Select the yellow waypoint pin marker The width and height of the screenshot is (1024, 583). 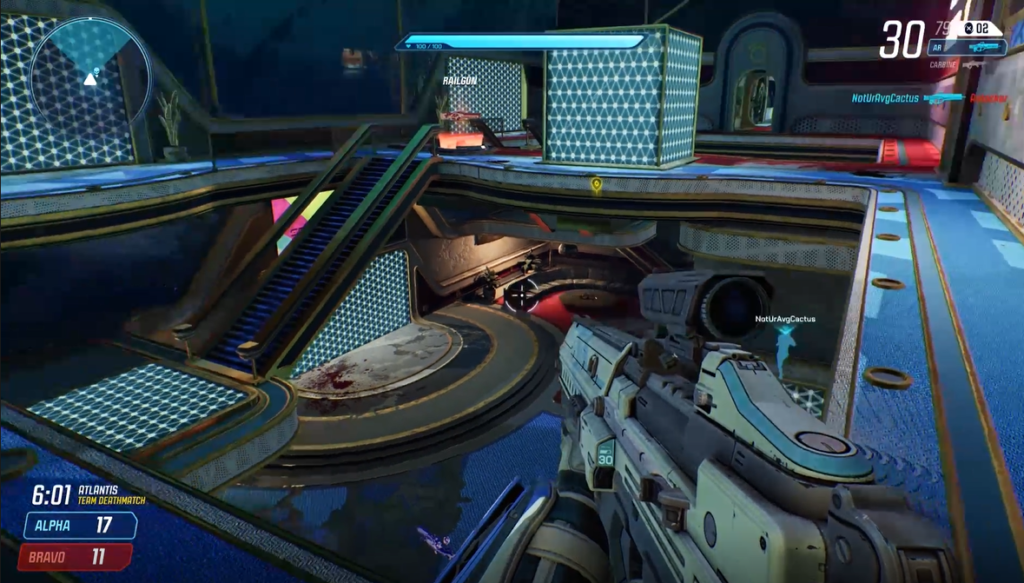pyautogui.click(x=596, y=185)
